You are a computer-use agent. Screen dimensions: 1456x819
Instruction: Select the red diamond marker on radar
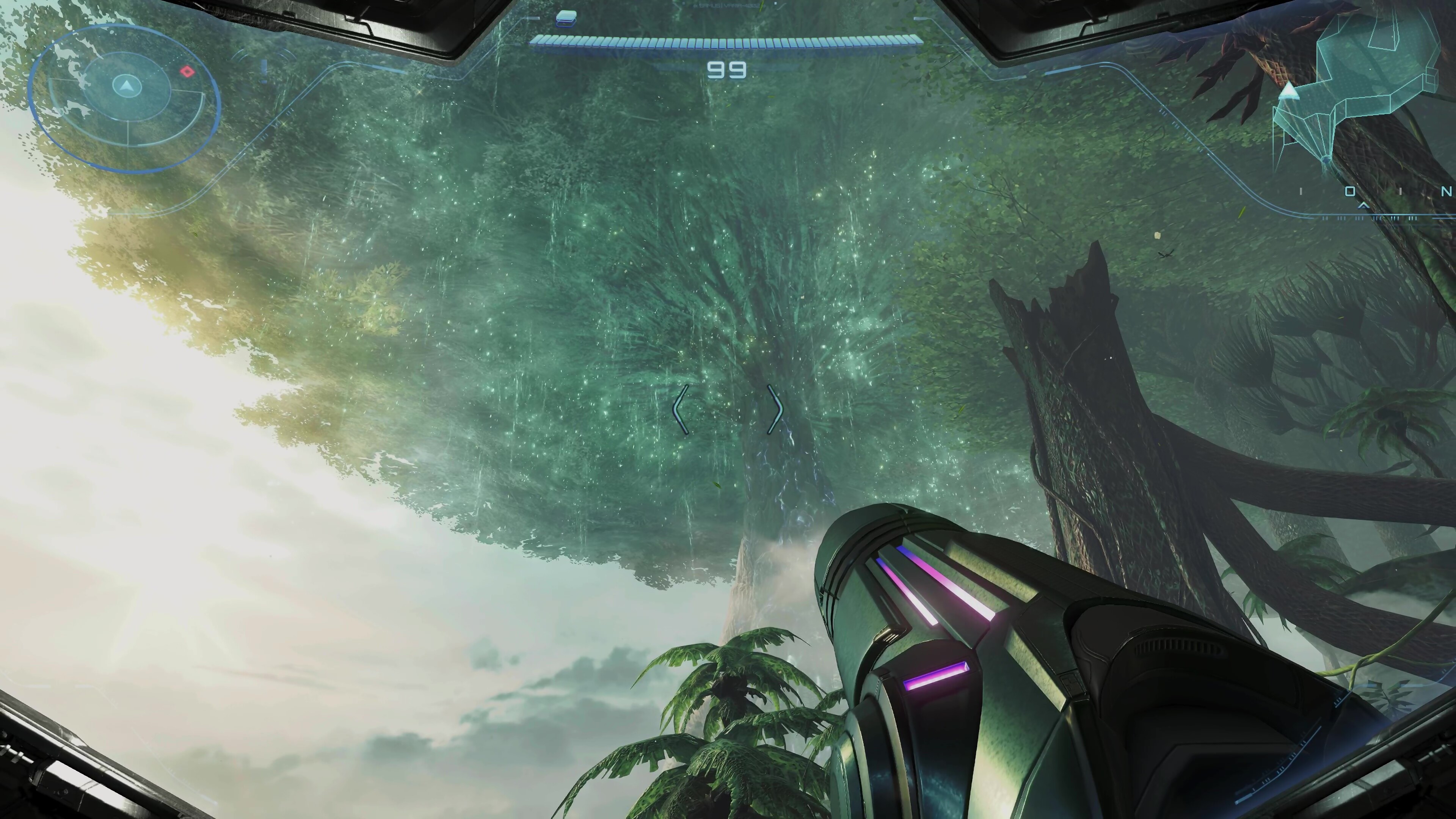point(187,72)
